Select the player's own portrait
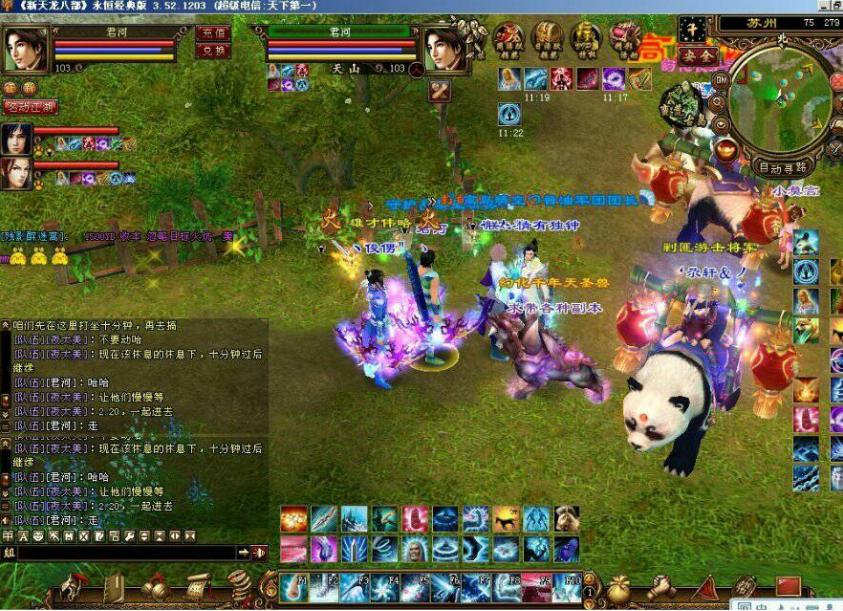This screenshot has width=843, height=611. coord(26,48)
